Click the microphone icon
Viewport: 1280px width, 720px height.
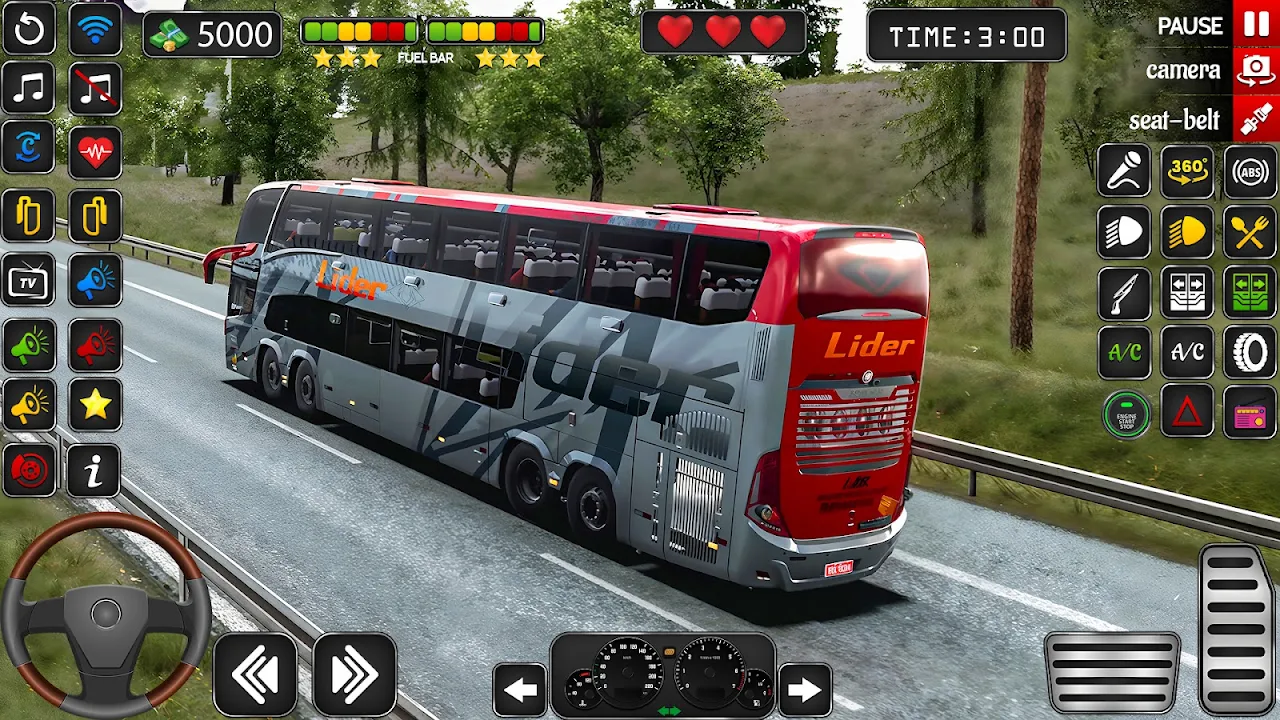[x=1125, y=172]
